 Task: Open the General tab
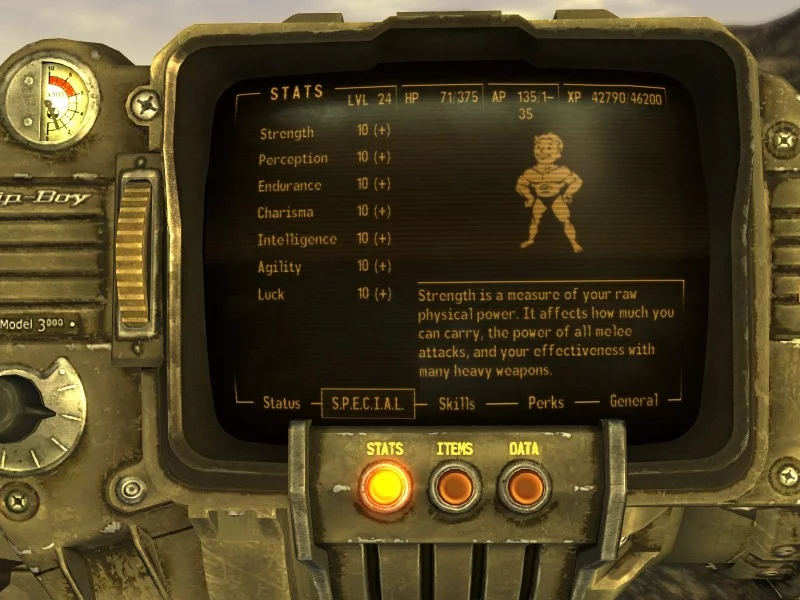(x=634, y=401)
